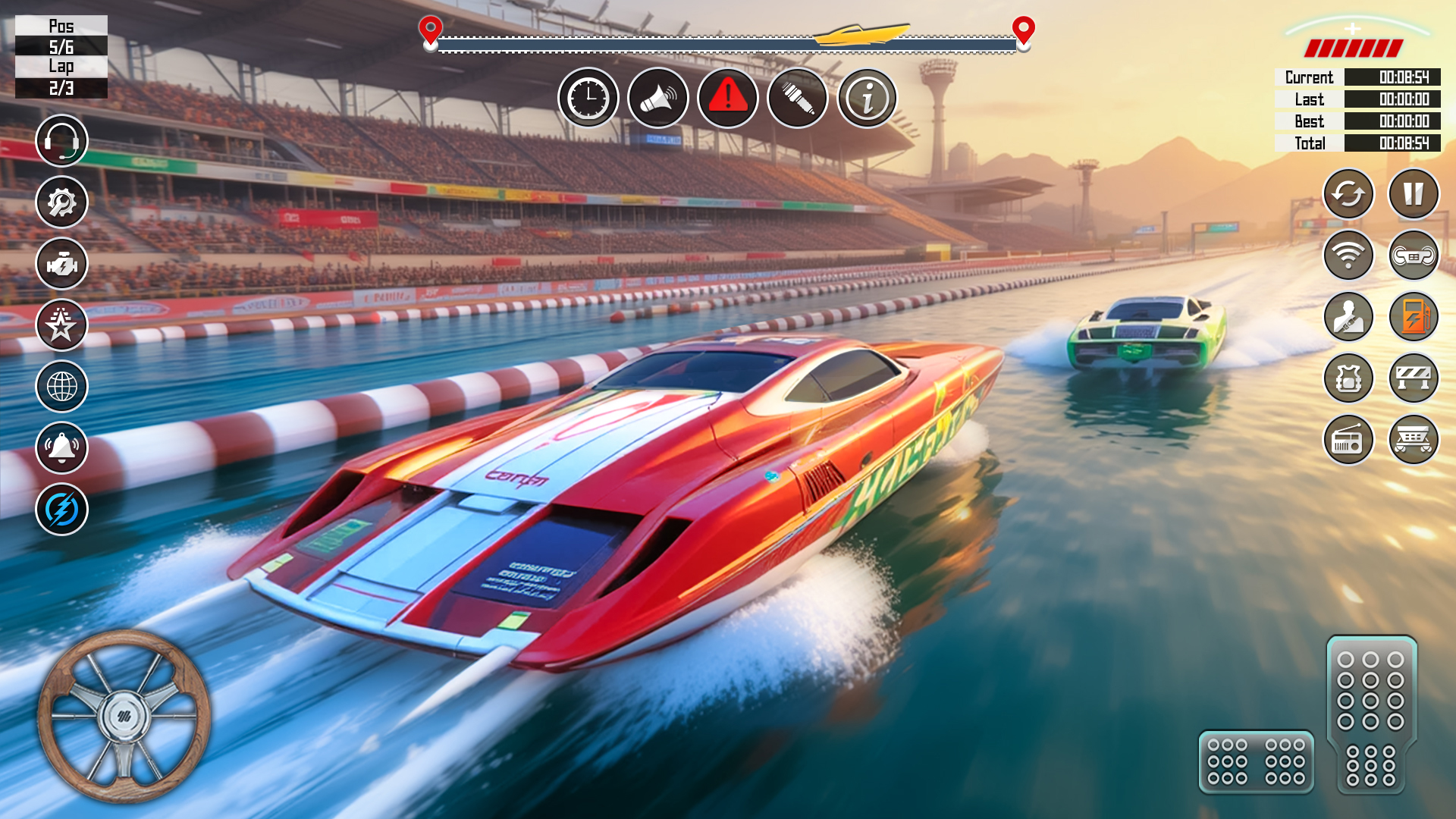The width and height of the screenshot is (1456, 819).
Task: Toggle the notifications bell
Action: (x=61, y=447)
